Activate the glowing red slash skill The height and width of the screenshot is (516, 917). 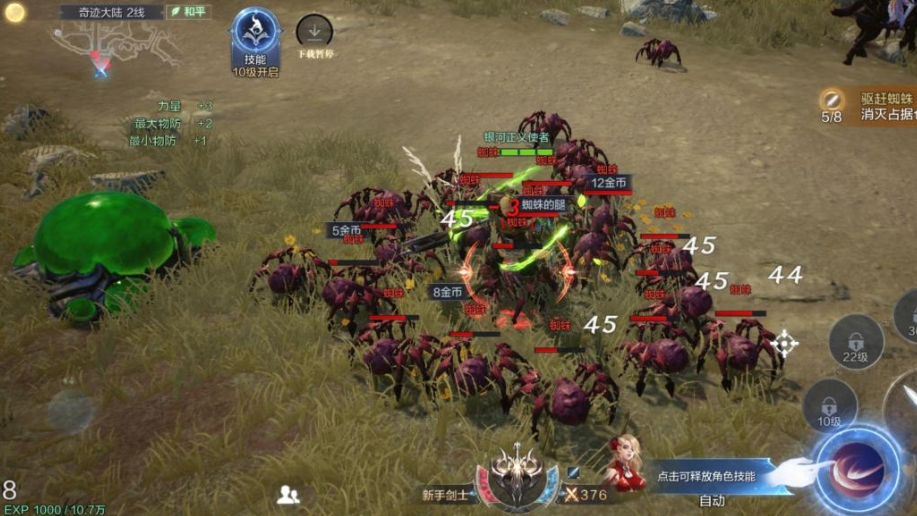pyautogui.click(x=857, y=469)
